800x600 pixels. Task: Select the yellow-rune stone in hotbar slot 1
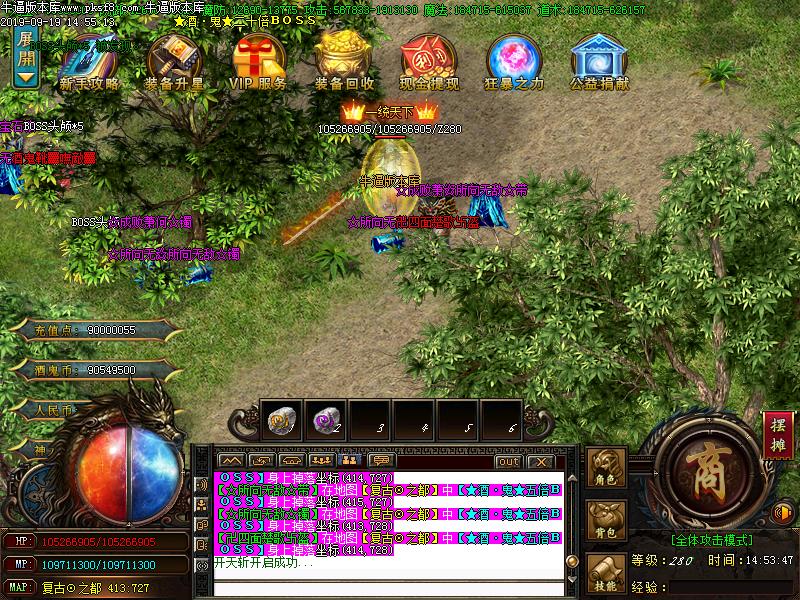281,422
